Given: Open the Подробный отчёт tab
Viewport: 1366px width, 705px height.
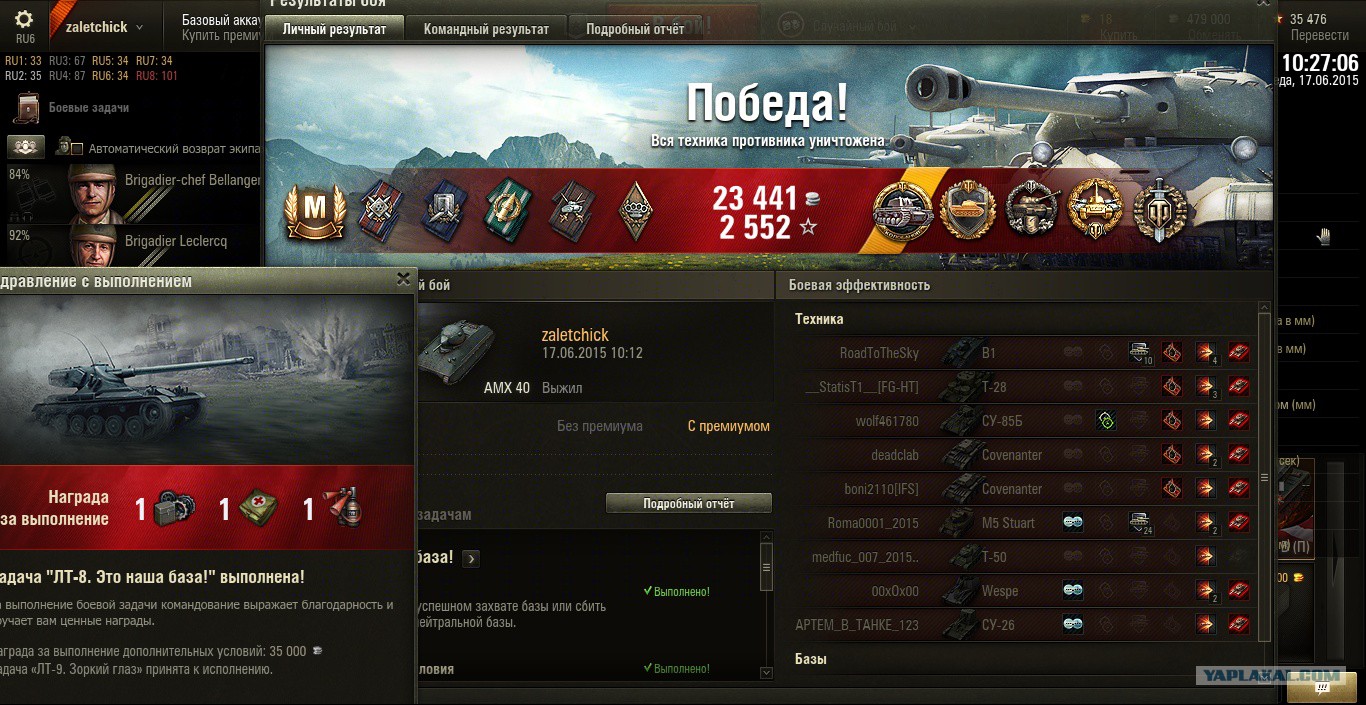Looking at the screenshot, I should click(x=635, y=29).
